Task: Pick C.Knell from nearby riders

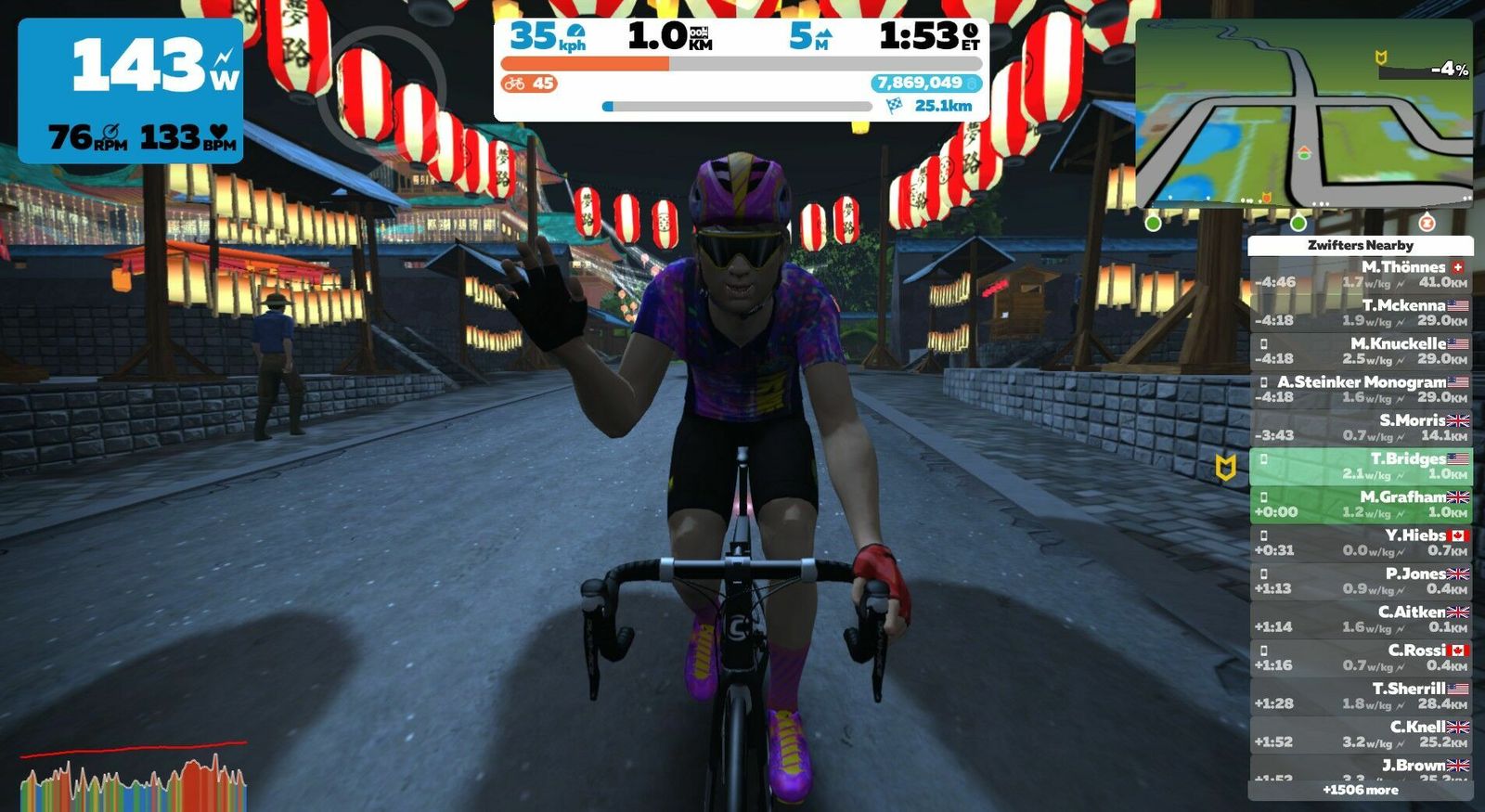Action: tap(1361, 734)
